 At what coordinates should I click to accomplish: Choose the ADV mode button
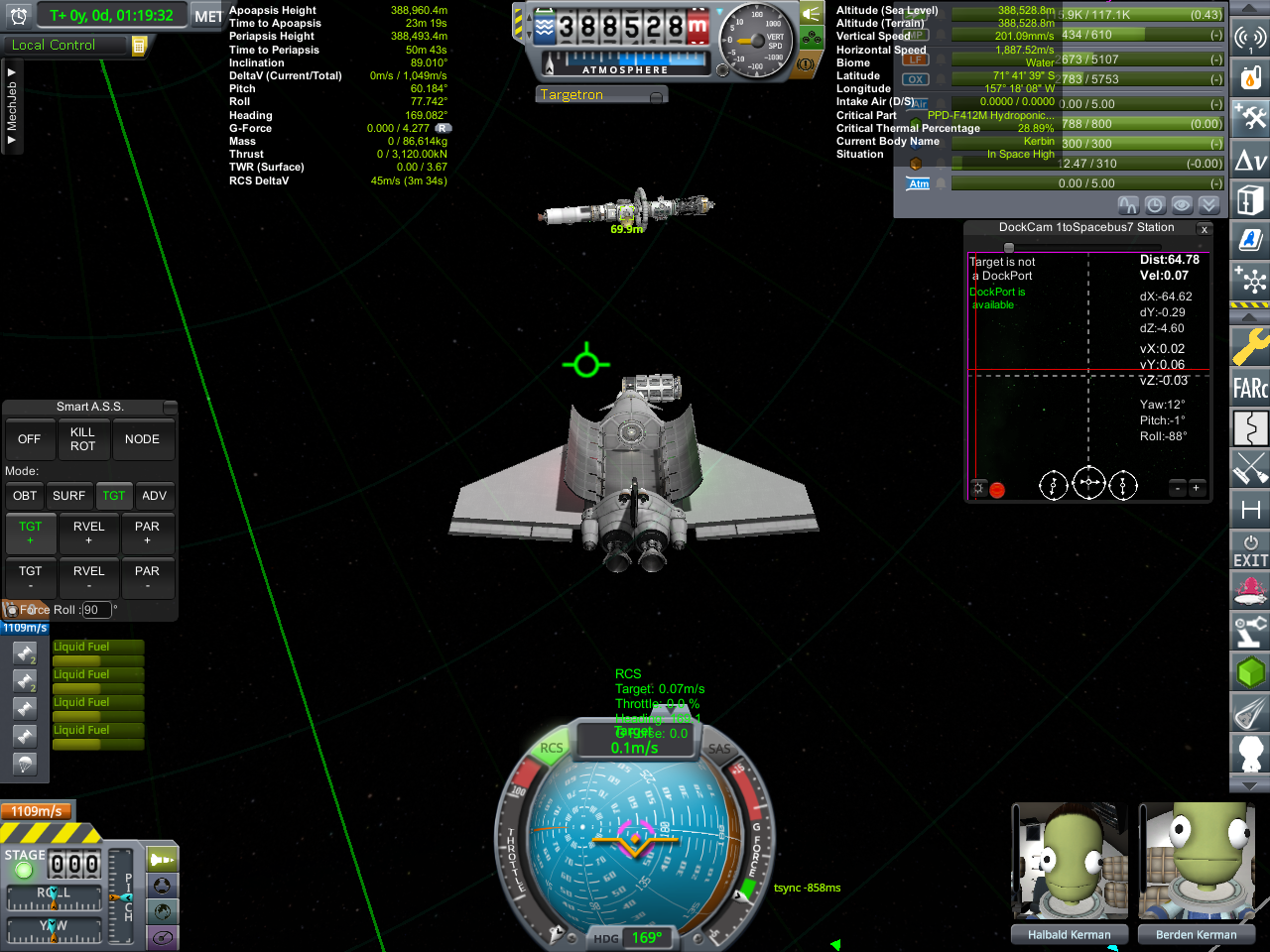pyautogui.click(x=155, y=496)
